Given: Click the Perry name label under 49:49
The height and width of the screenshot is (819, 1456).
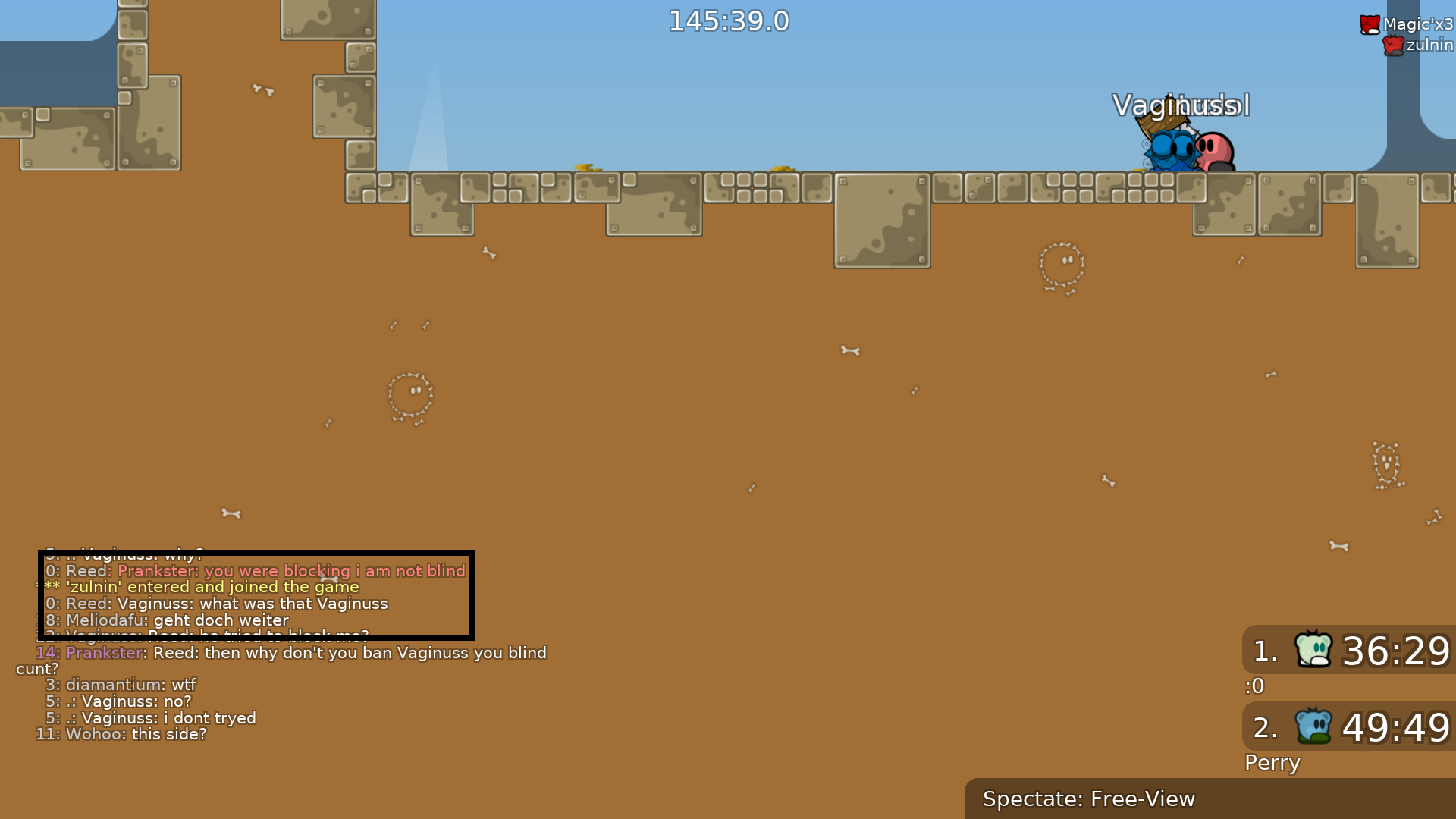Looking at the screenshot, I should click(x=1272, y=763).
